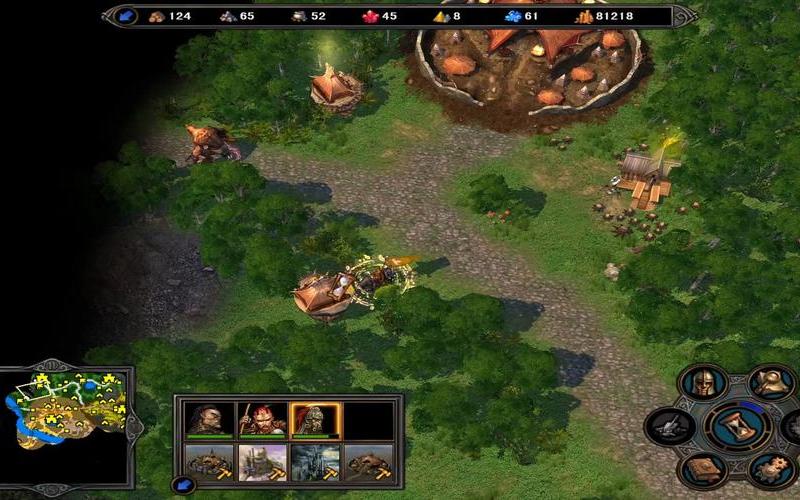This screenshot has width=800, height=500.
Task: Click the minimap
Action: tap(65, 412)
